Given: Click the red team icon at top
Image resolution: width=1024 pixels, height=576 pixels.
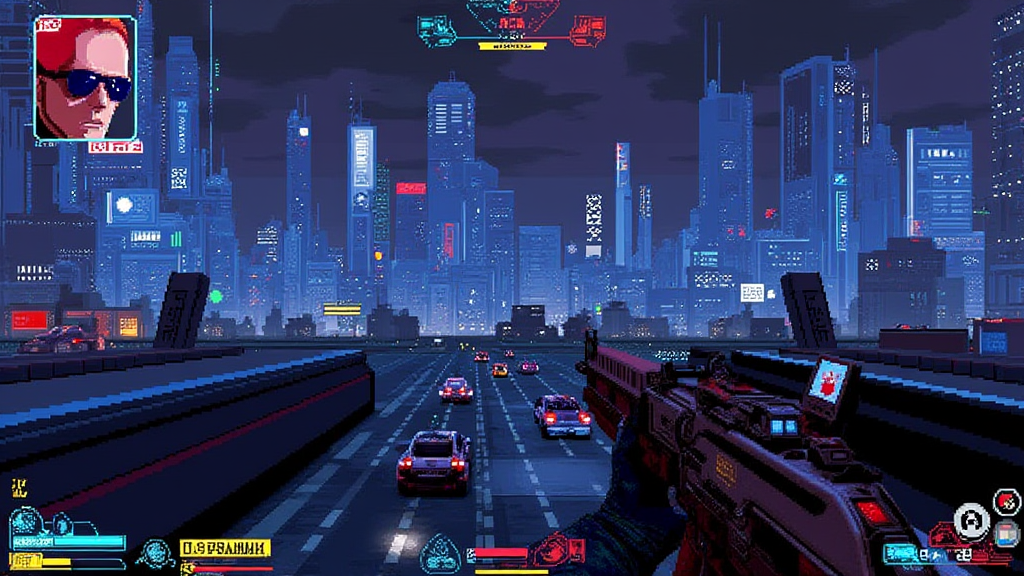Looking at the screenshot, I should (587, 30).
